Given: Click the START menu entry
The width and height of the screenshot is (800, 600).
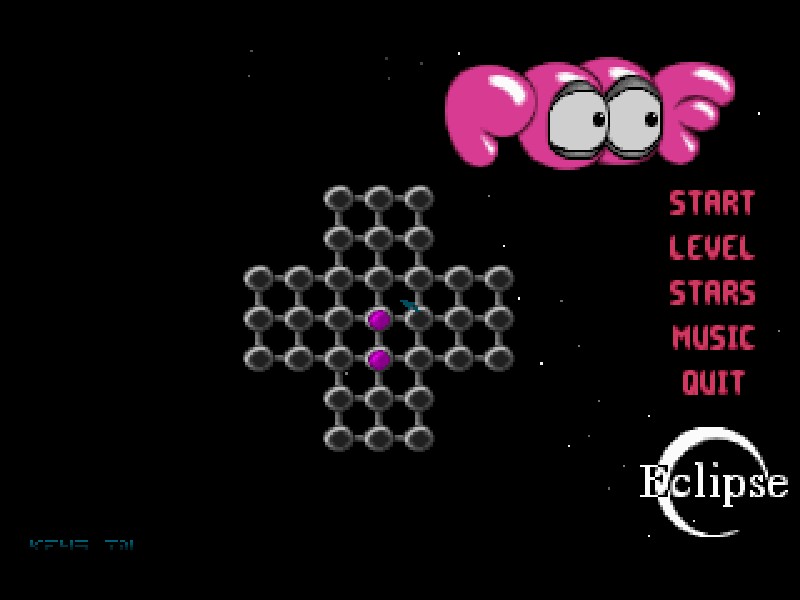Looking at the screenshot, I should (711, 203).
